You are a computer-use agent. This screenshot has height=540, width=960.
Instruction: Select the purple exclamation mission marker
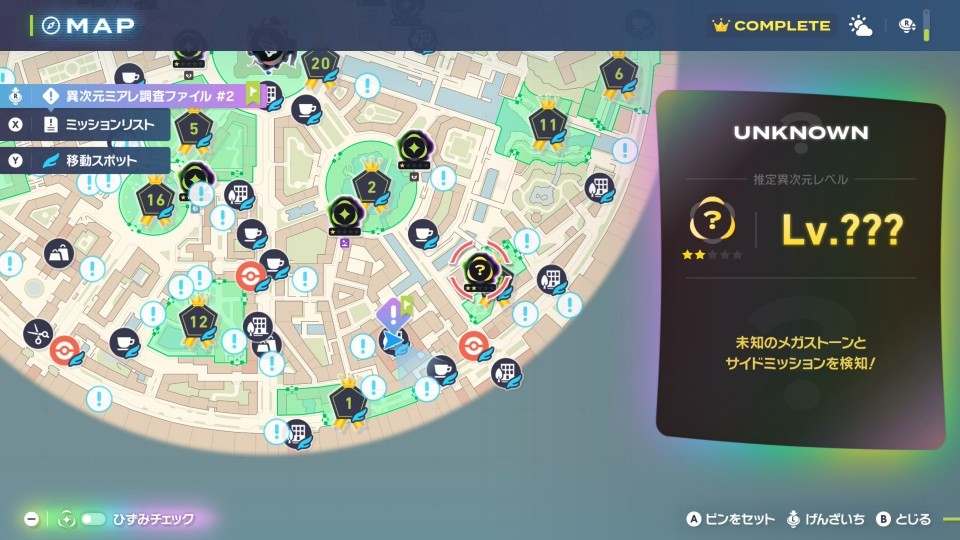391,314
